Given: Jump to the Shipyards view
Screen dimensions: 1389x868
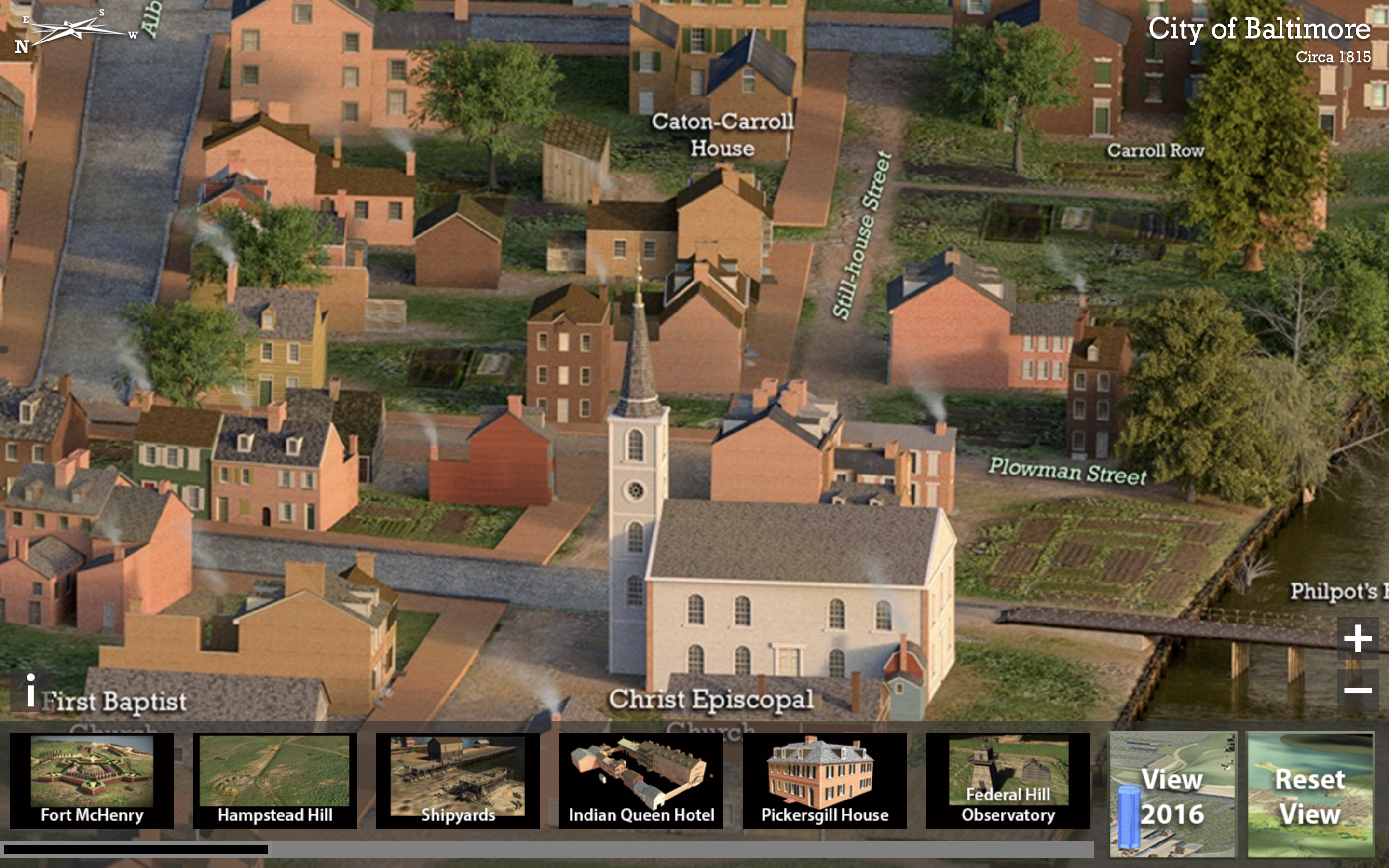Looking at the screenshot, I should (457, 780).
